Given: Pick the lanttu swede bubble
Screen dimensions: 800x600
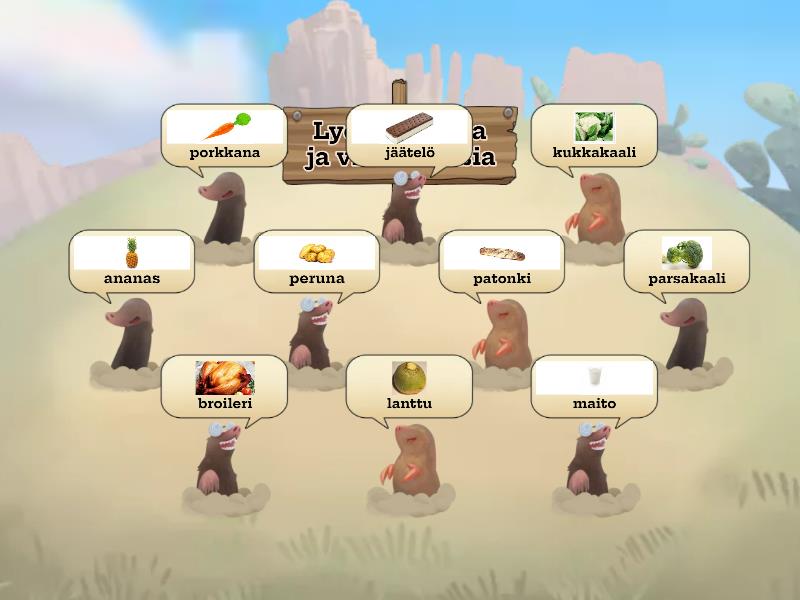Looking at the screenshot, I should [x=409, y=387].
